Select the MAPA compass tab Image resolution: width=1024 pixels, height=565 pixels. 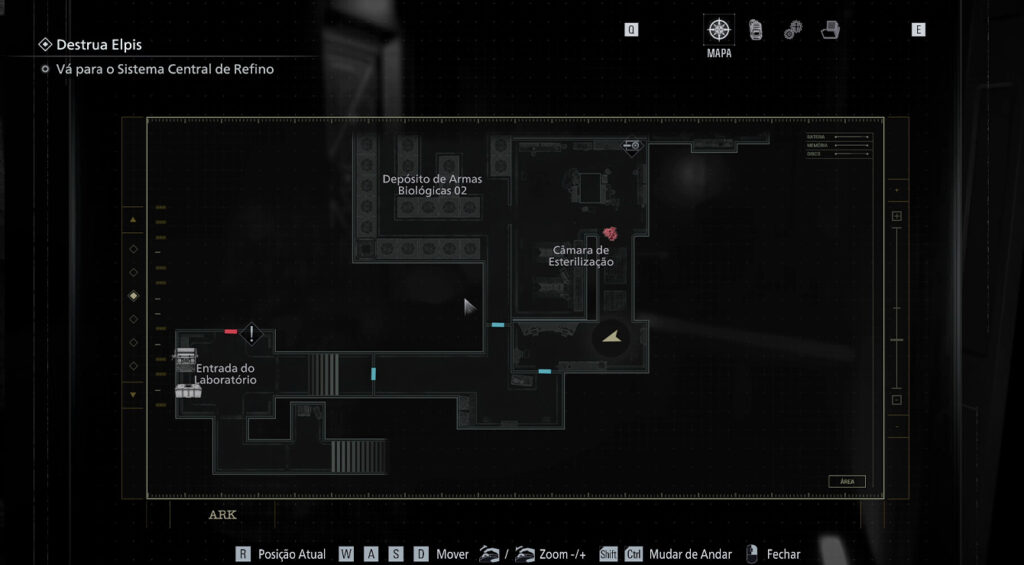pyautogui.click(x=719, y=30)
